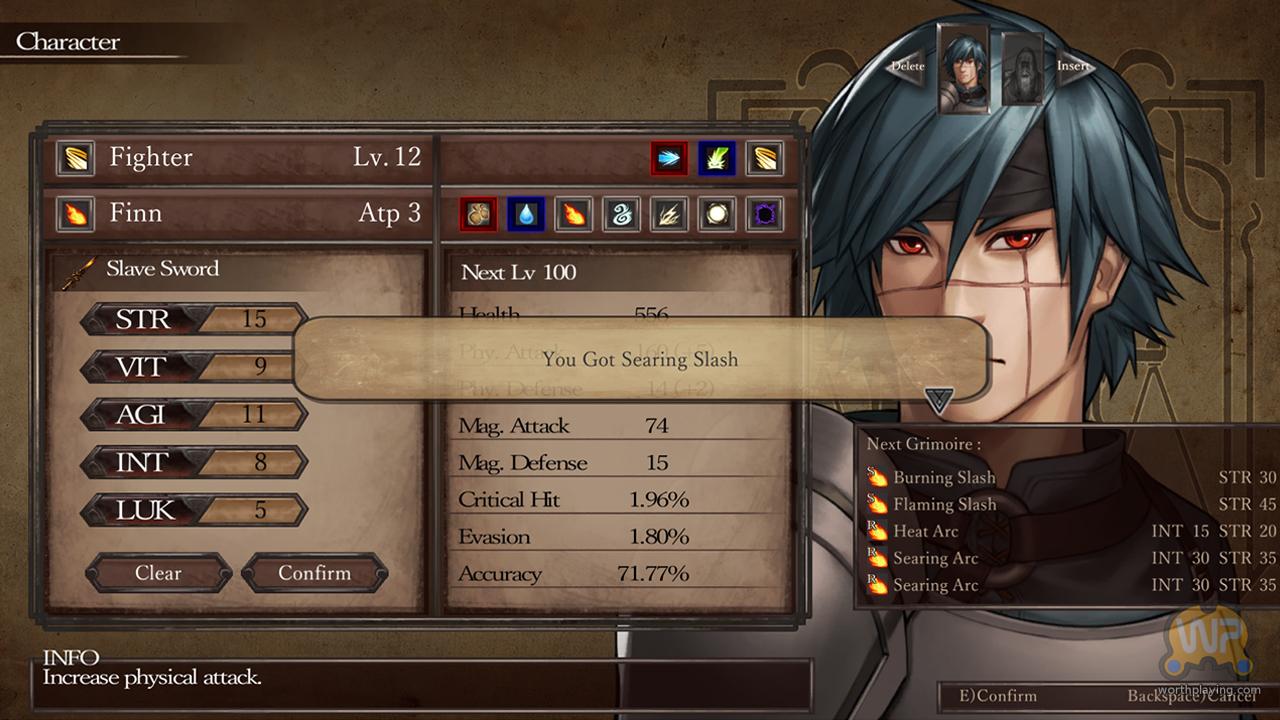Select the Heat Arc grimoire entry
This screenshot has width=1280, height=720.
[x=925, y=532]
